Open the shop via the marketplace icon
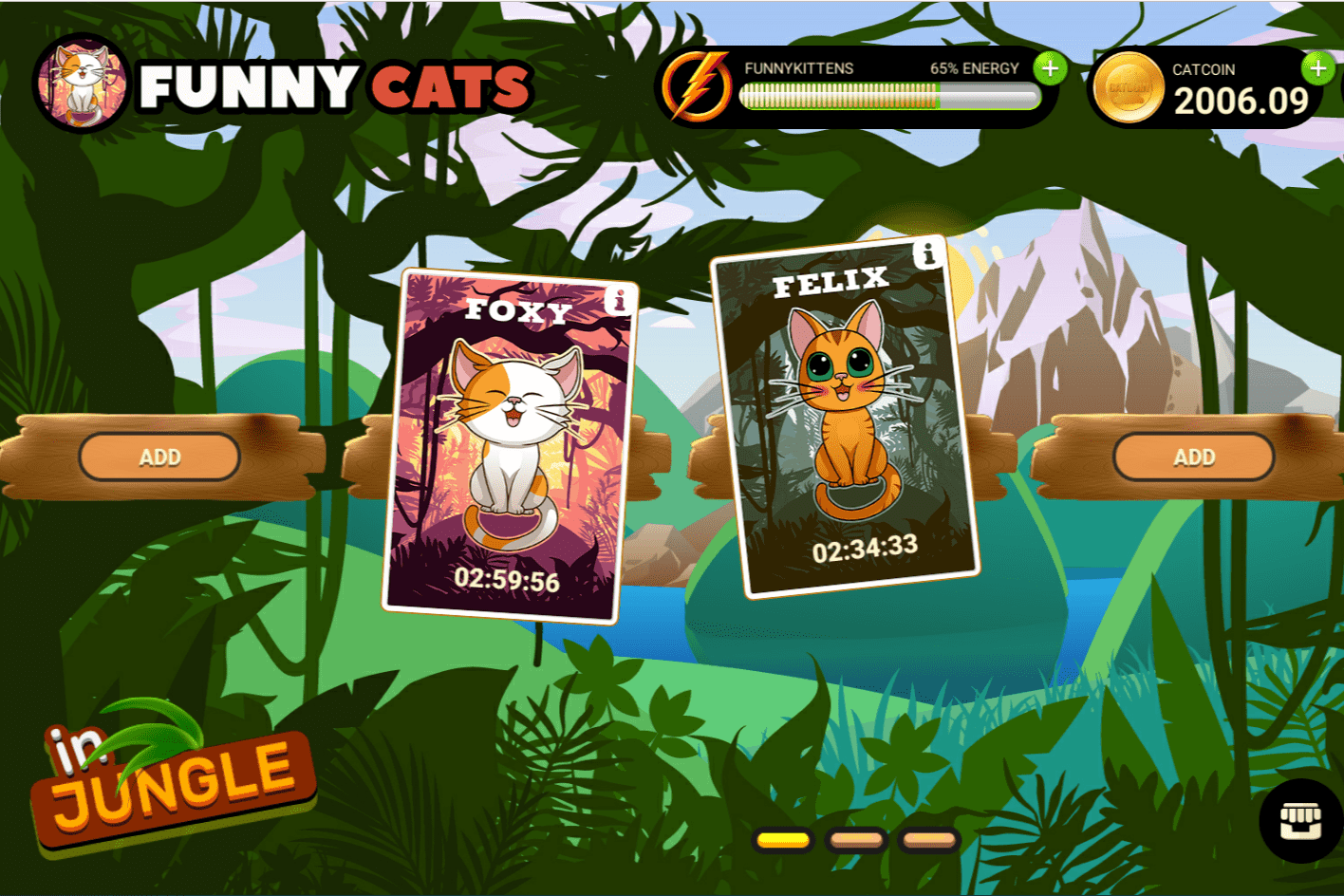1344x896 pixels. [x=1300, y=820]
